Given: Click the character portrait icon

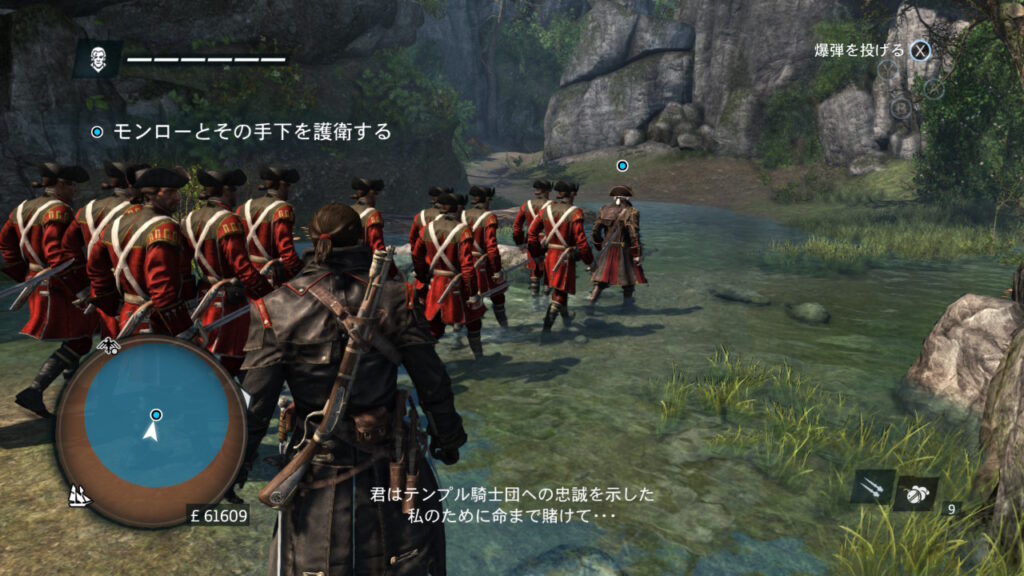Looking at the screenshot, I should tap(97, 59).
